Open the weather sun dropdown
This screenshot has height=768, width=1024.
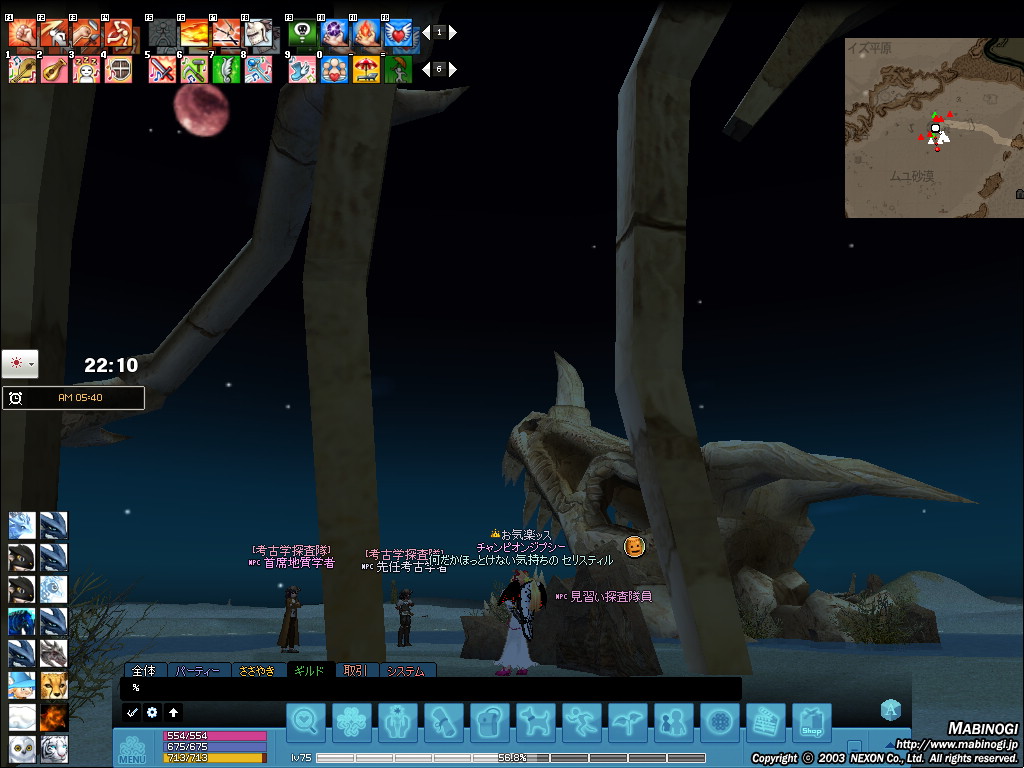pyautogui.click(x=20, y=363)
